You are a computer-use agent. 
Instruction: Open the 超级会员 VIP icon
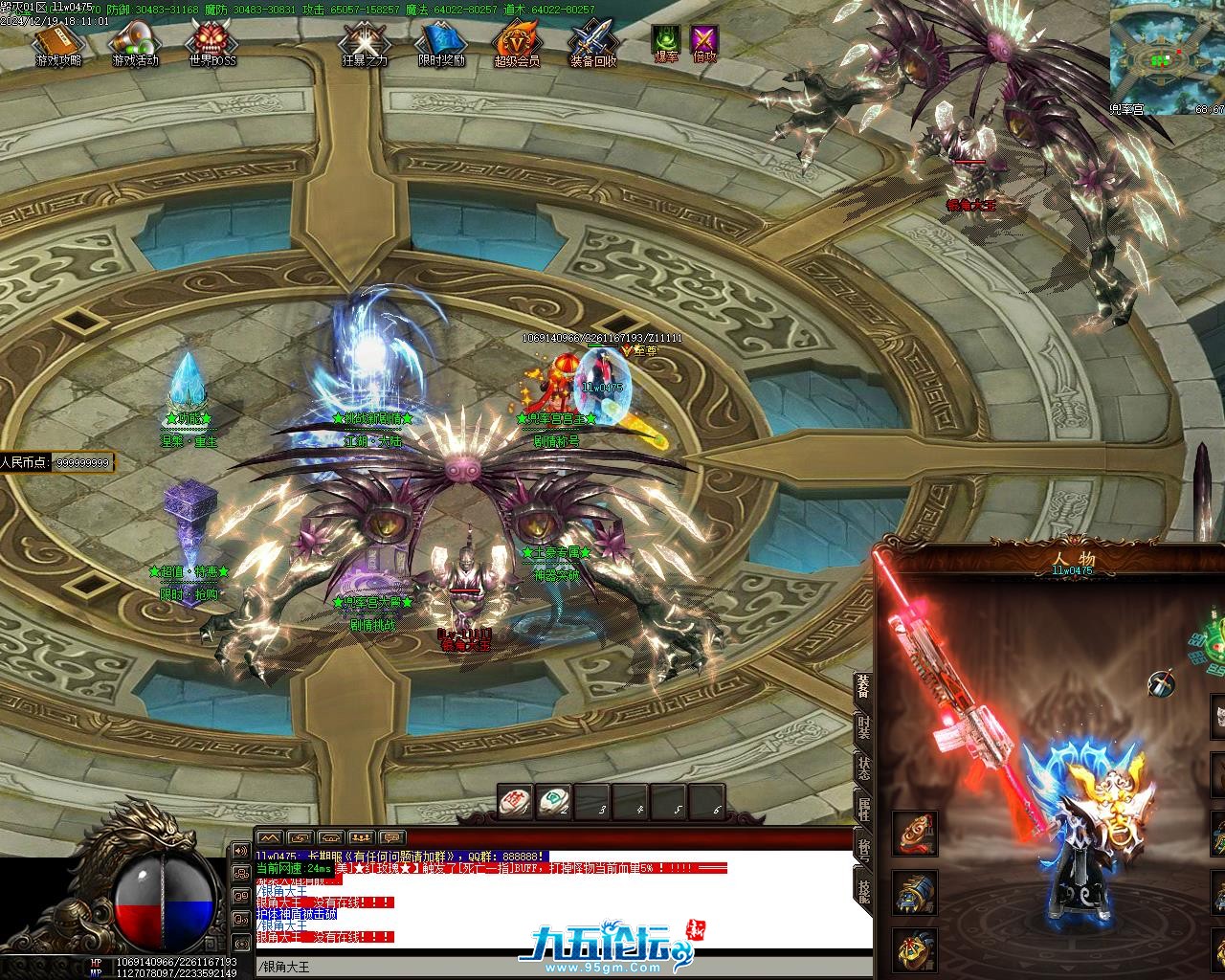click(x=517, y=43)
